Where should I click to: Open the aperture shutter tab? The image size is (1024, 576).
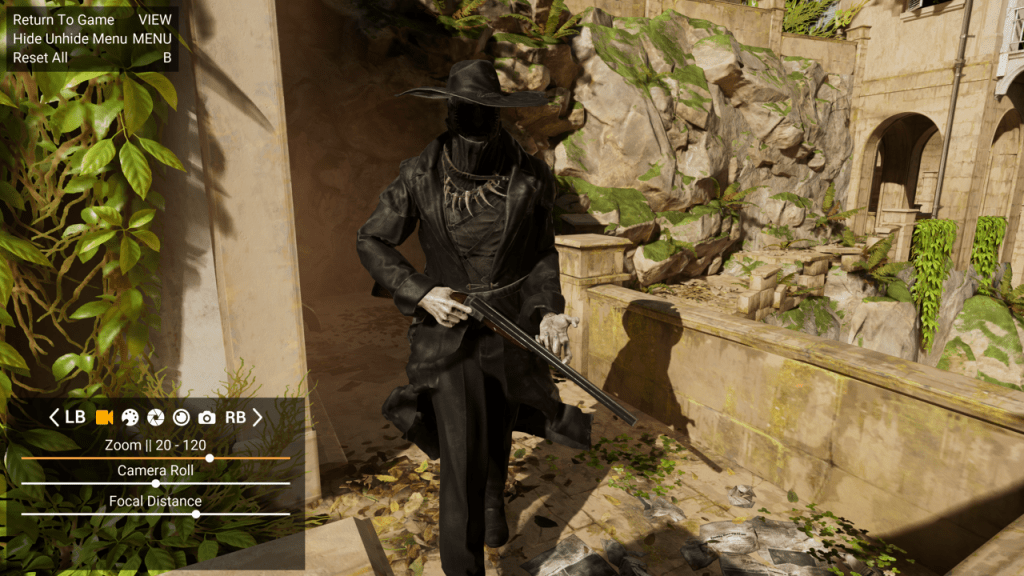155,417
